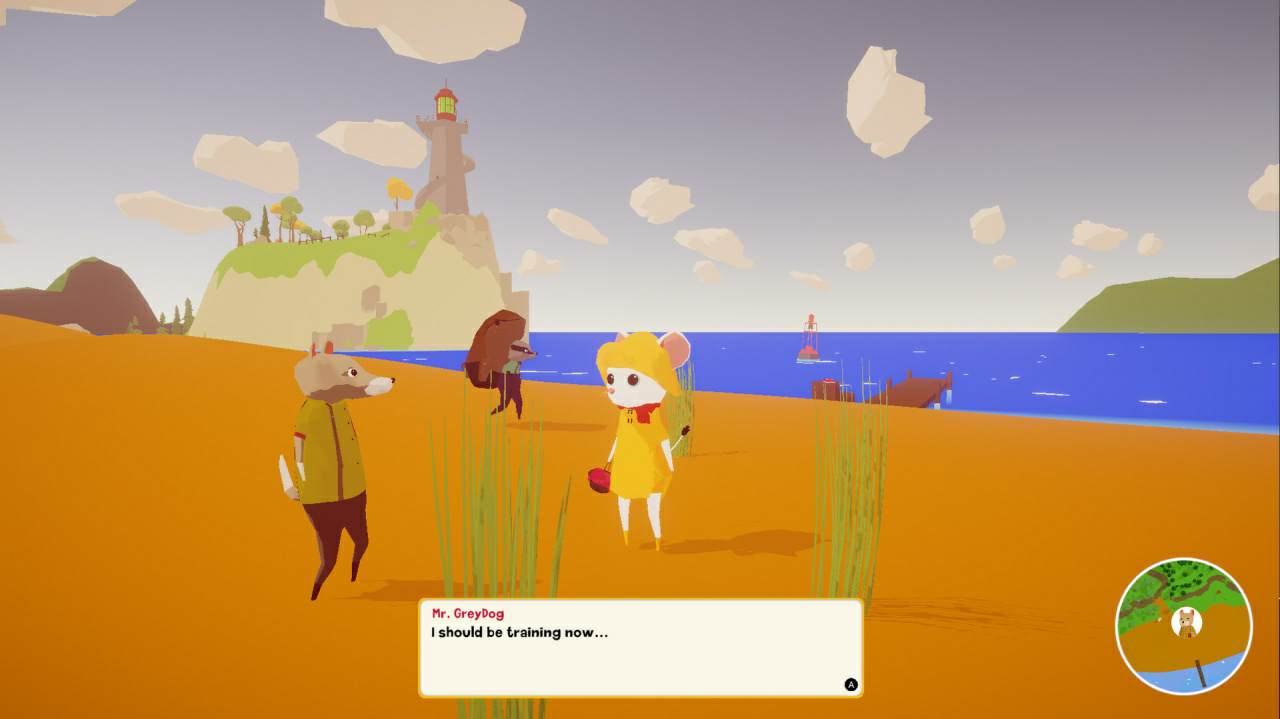Advance Mr. GreyDog's dialogue box

pos(851,685)
